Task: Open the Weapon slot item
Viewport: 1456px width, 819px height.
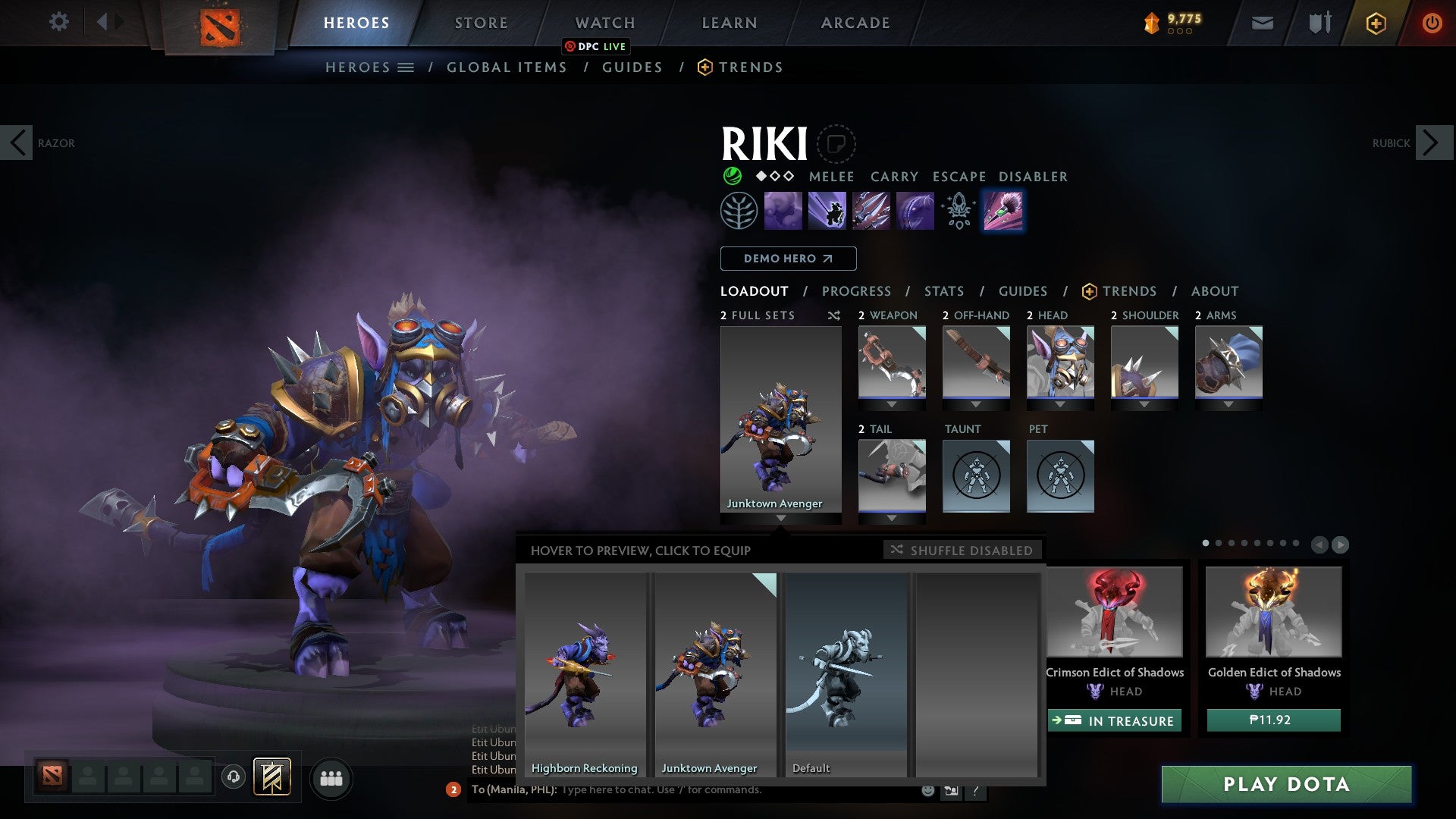Action: click(x=892, y=362)
